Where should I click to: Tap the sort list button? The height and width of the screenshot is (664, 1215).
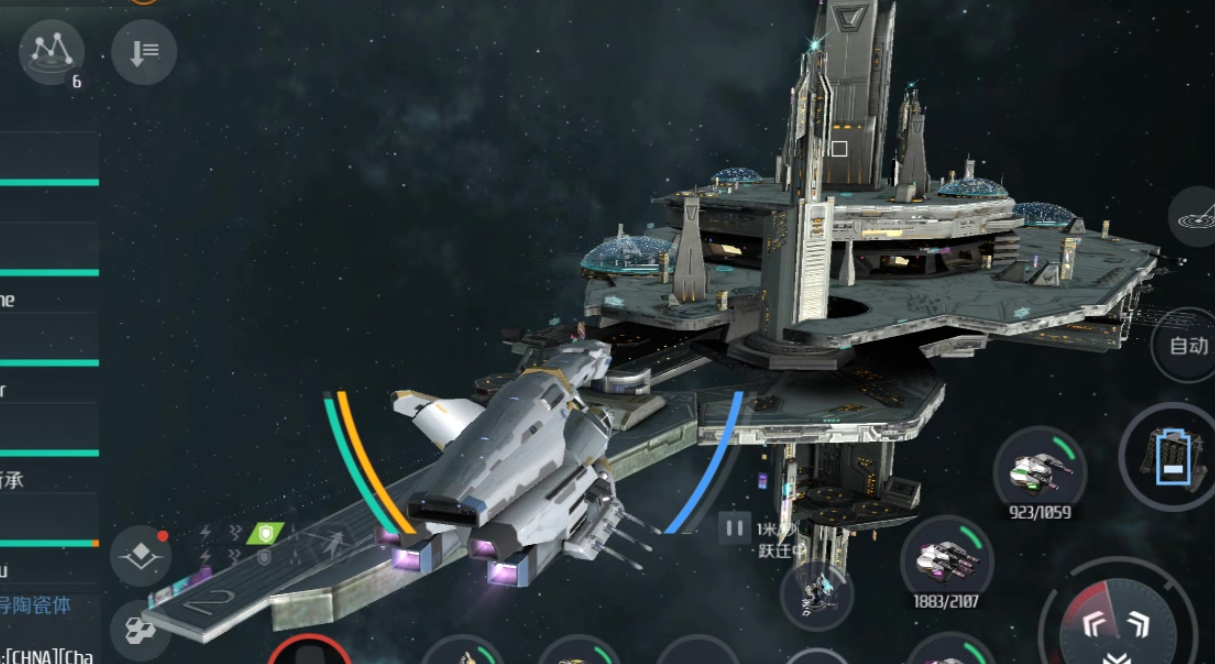(144, 51)
